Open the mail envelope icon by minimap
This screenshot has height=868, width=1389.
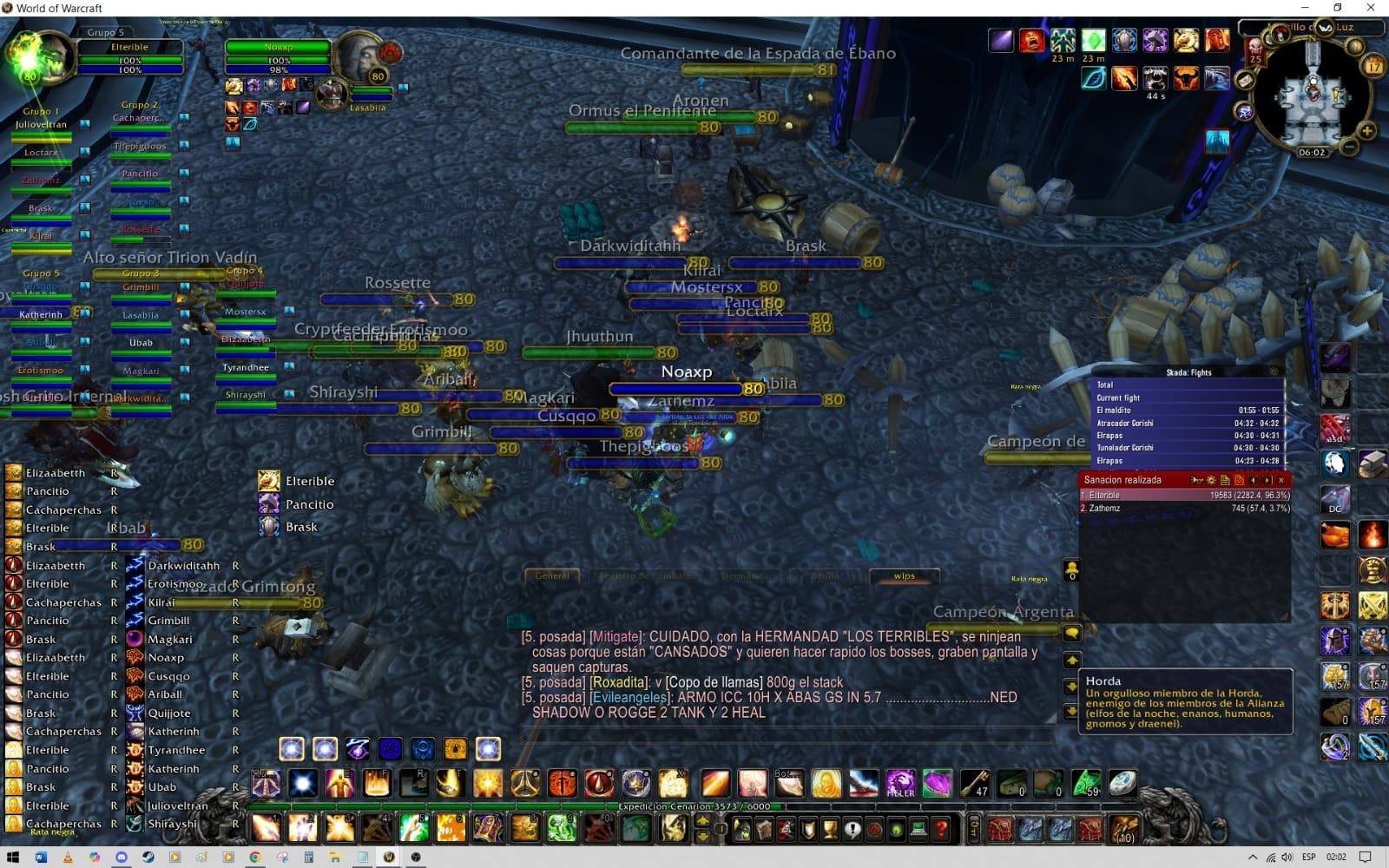pyautogui.click(x=1244, y=81)
